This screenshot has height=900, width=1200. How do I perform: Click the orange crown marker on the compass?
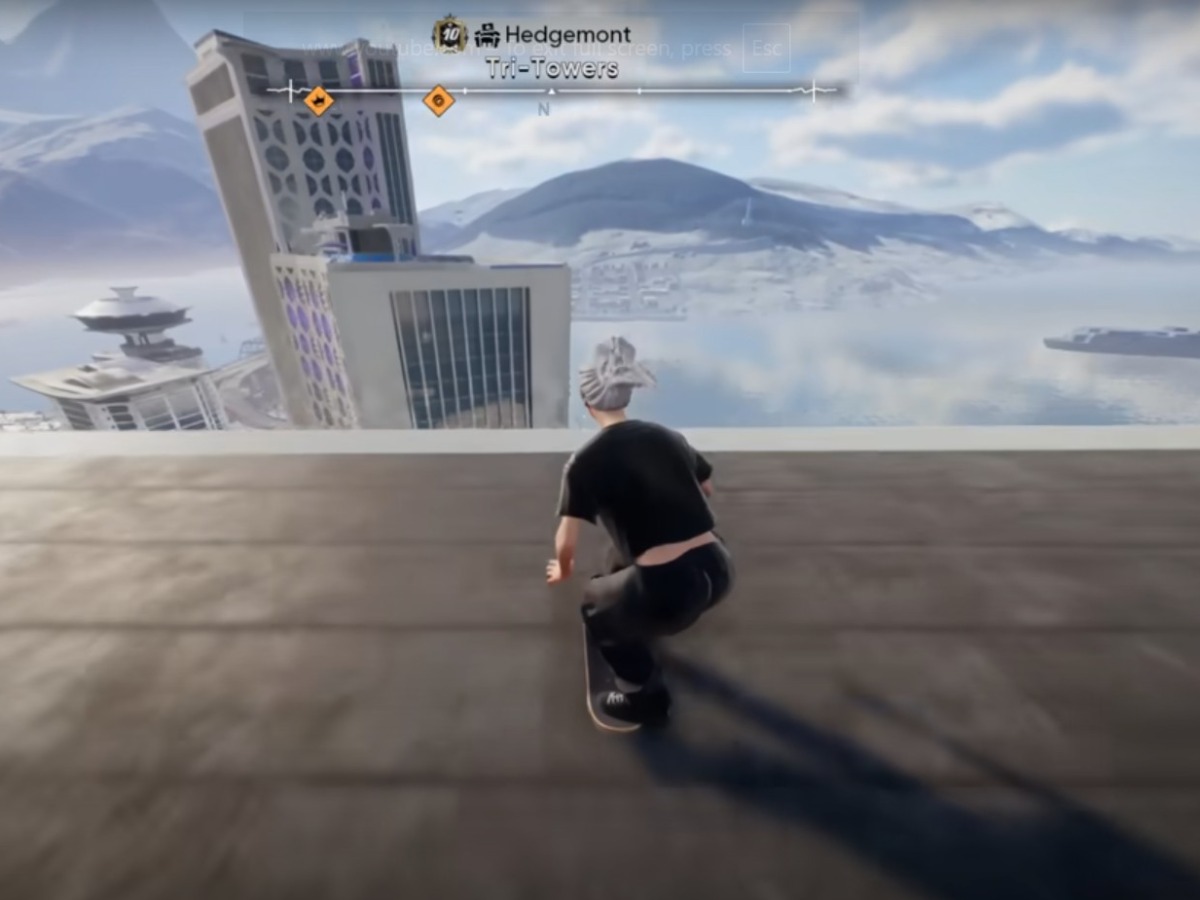click(x=318, y=100)
